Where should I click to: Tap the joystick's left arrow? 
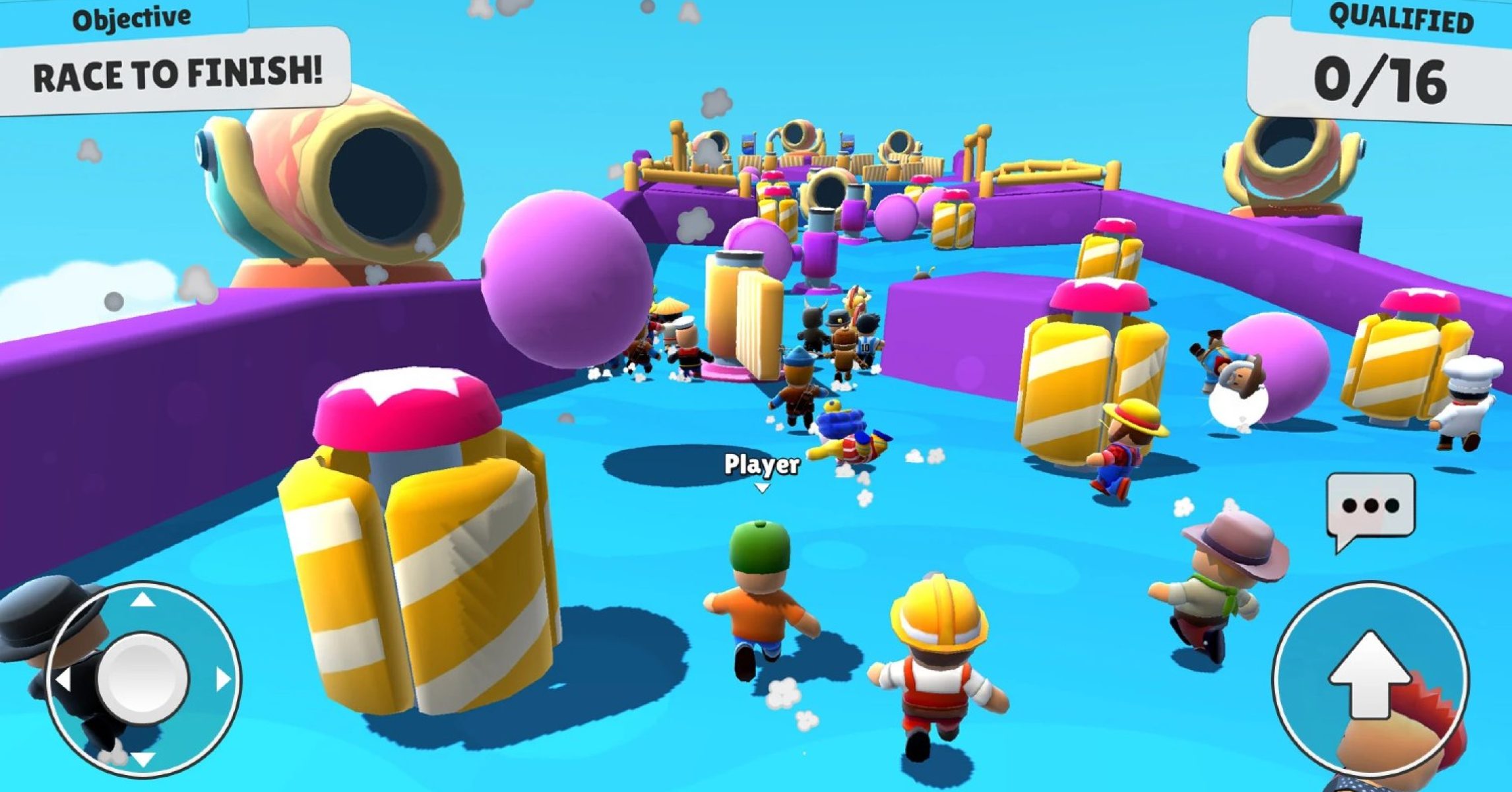click(x=64, y=680)
